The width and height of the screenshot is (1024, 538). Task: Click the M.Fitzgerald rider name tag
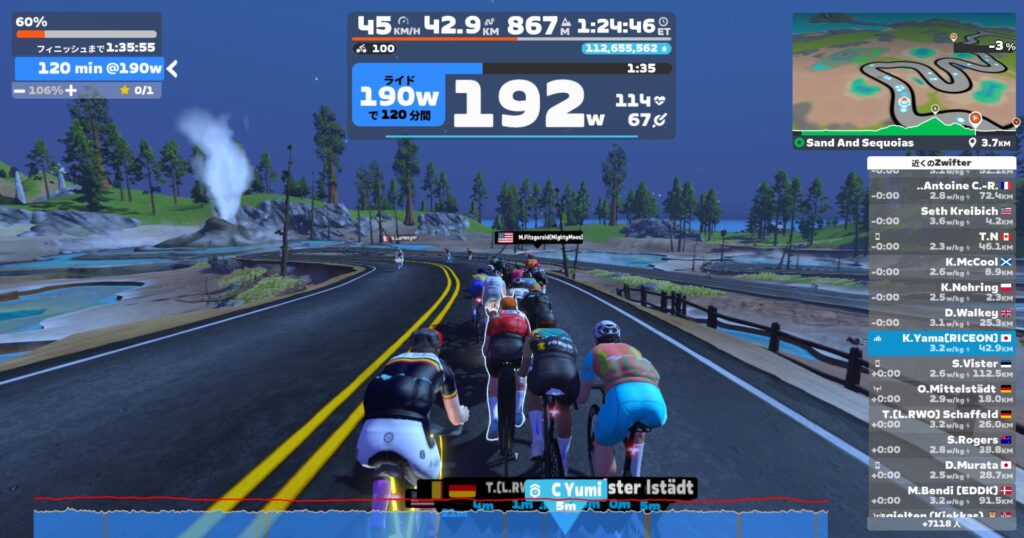[540, 238]
